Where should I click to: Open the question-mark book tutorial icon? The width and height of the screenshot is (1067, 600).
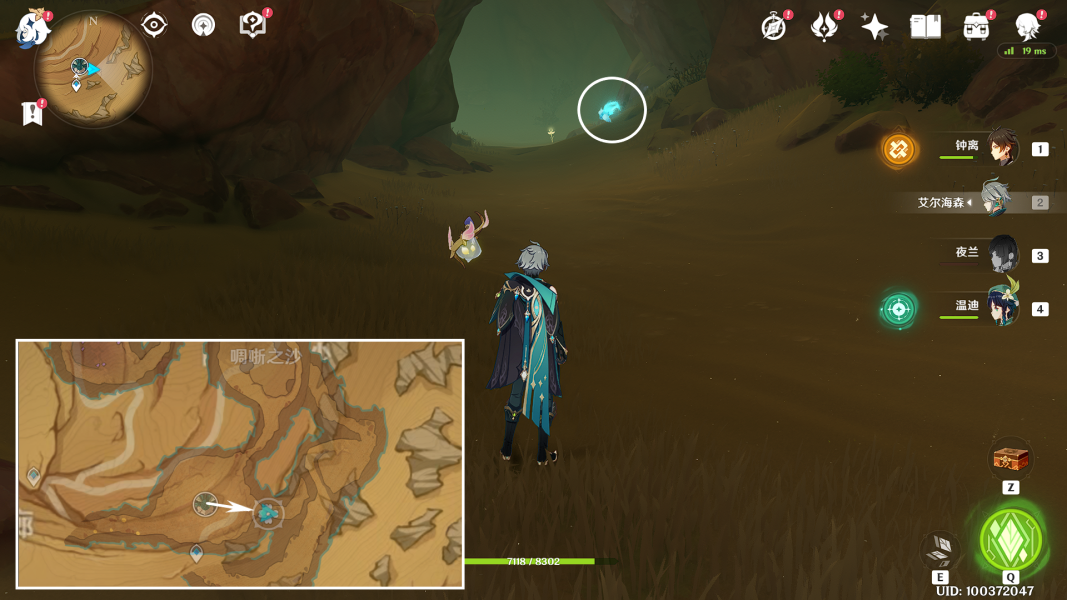click(253, 25)
